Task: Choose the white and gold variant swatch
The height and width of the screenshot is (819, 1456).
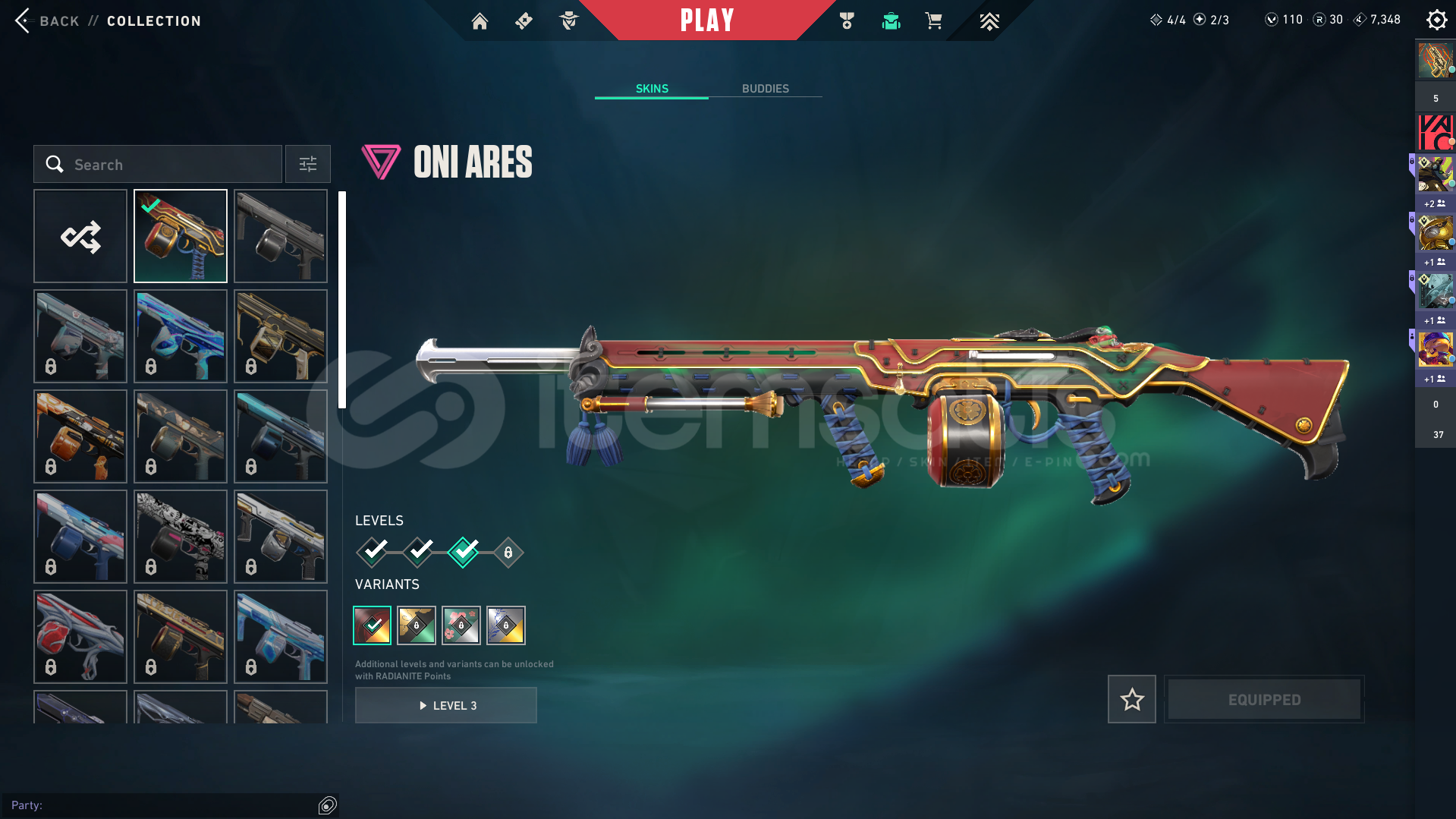Action: 506,625
